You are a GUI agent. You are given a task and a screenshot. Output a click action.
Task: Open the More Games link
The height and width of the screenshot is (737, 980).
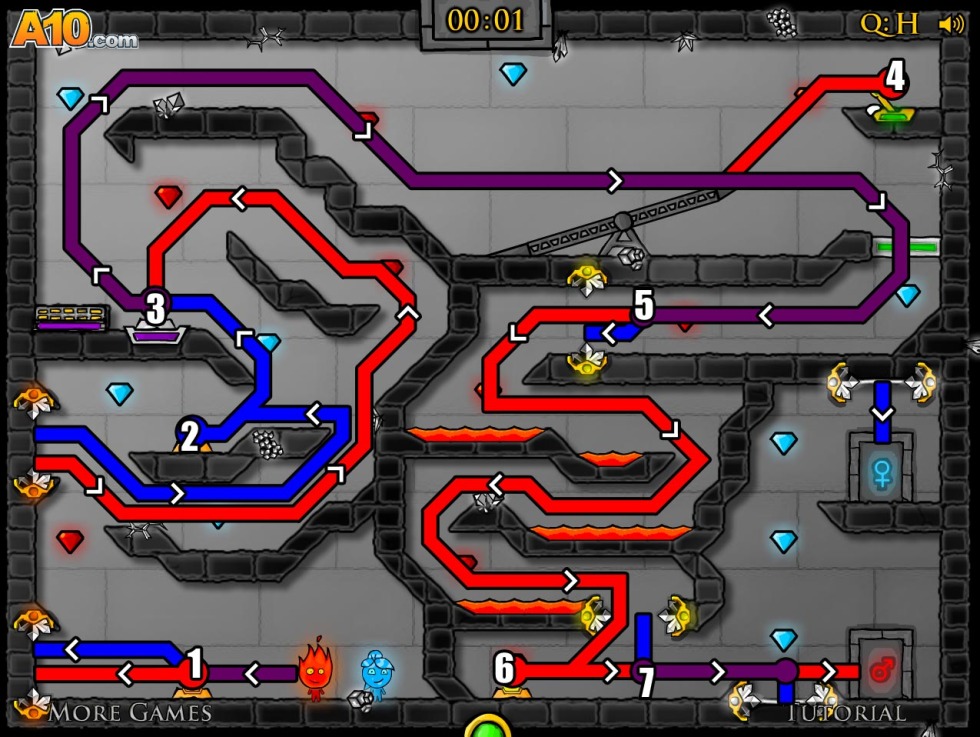pyautogui.click(x=130, y=713)
